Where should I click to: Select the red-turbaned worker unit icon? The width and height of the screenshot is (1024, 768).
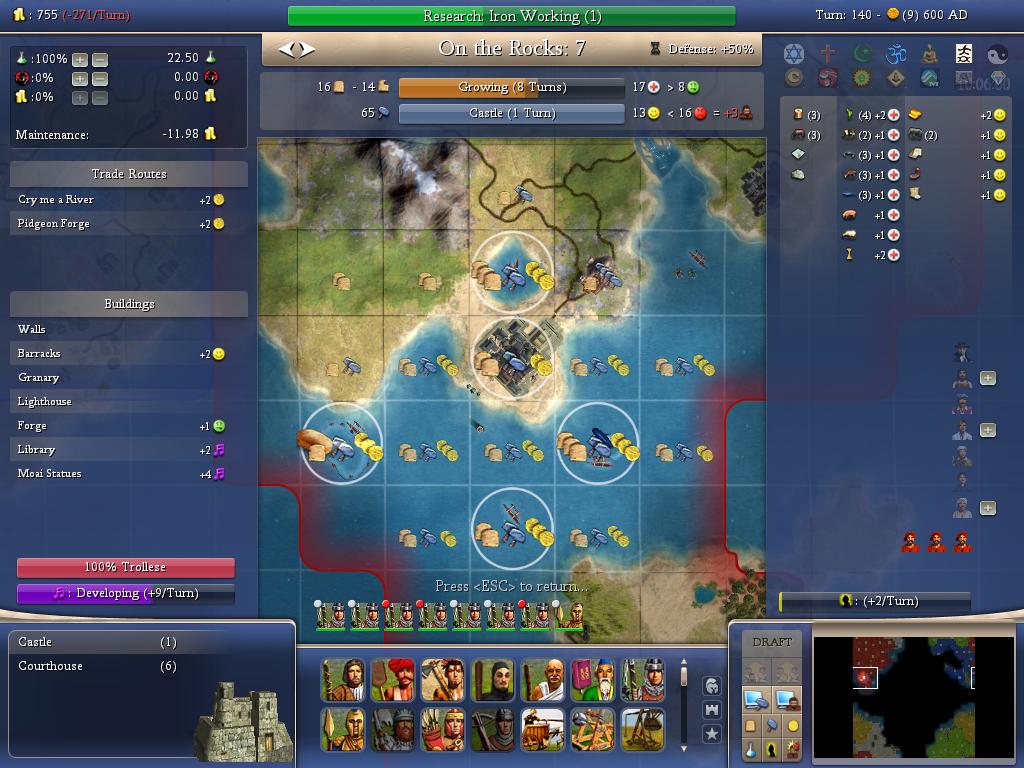tap(393, 680)
